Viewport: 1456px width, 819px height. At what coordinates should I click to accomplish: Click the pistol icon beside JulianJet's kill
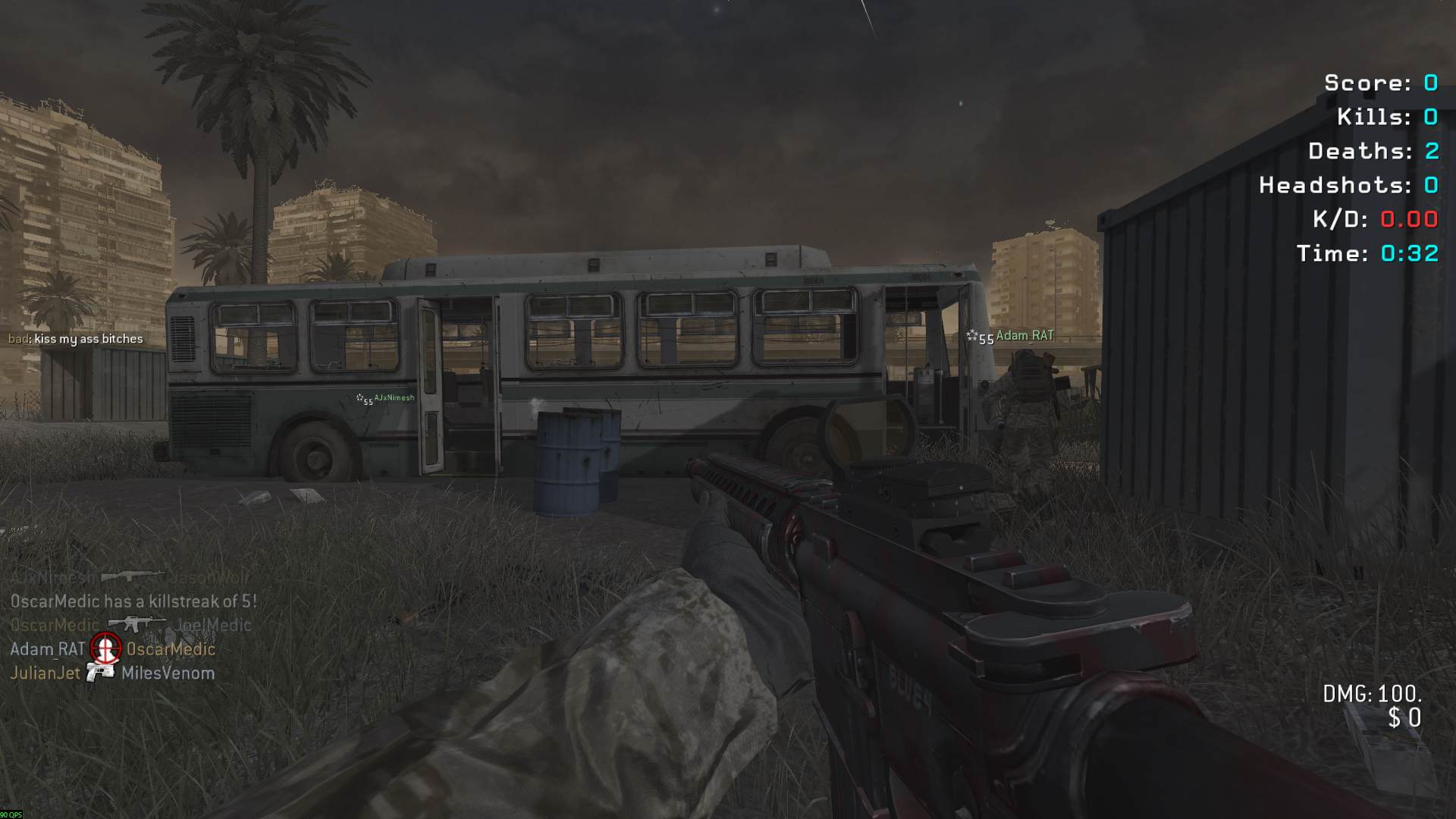click(100, 673)
